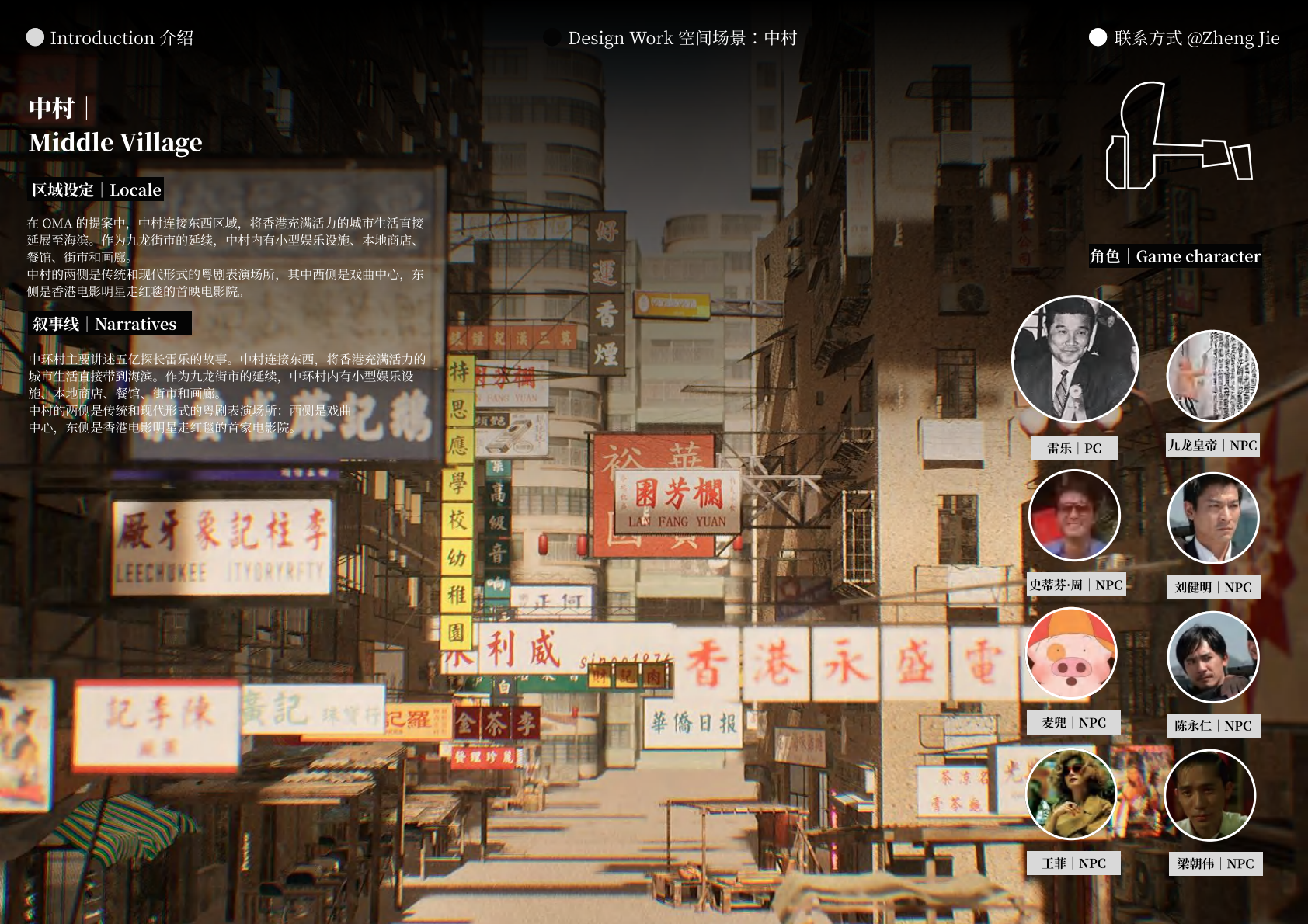Image resolution: width=1308 pixels, height=924 pixels.
Task: Select the 雷乐 PC character portrait
Action: click(x=1074, y=360)
